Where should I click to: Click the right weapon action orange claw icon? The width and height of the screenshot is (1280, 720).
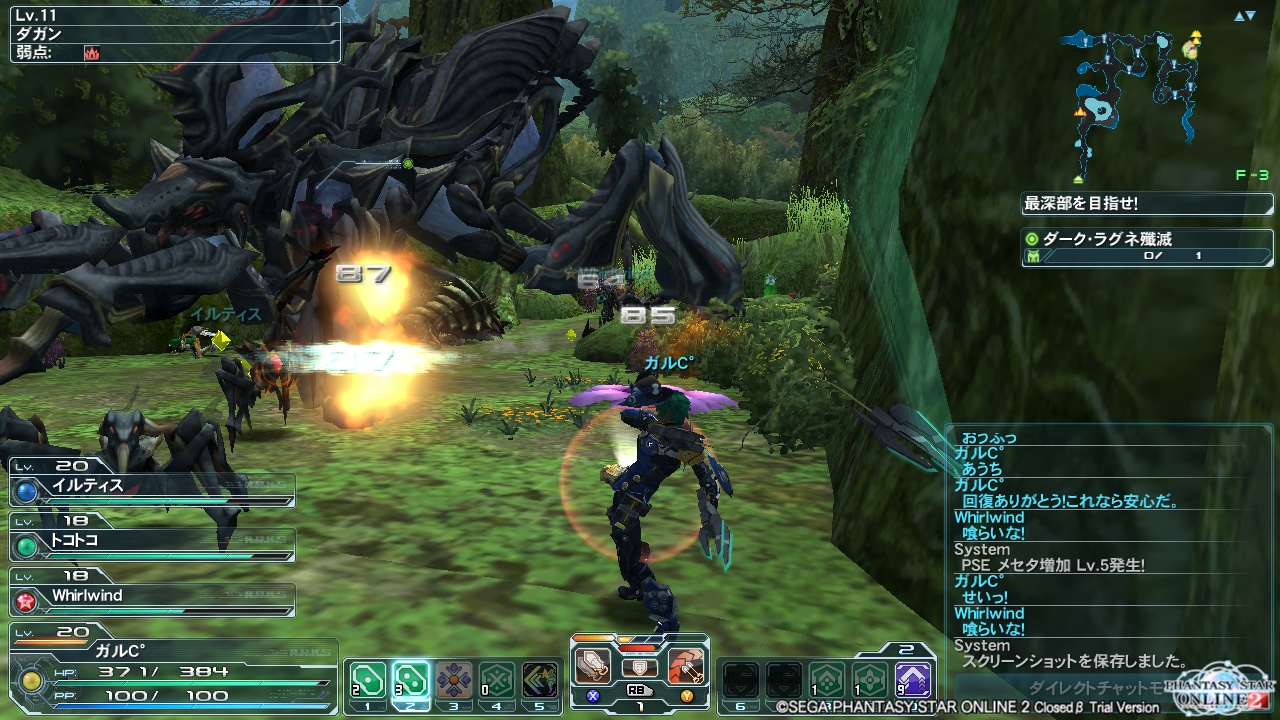click(x=687, y=665)
